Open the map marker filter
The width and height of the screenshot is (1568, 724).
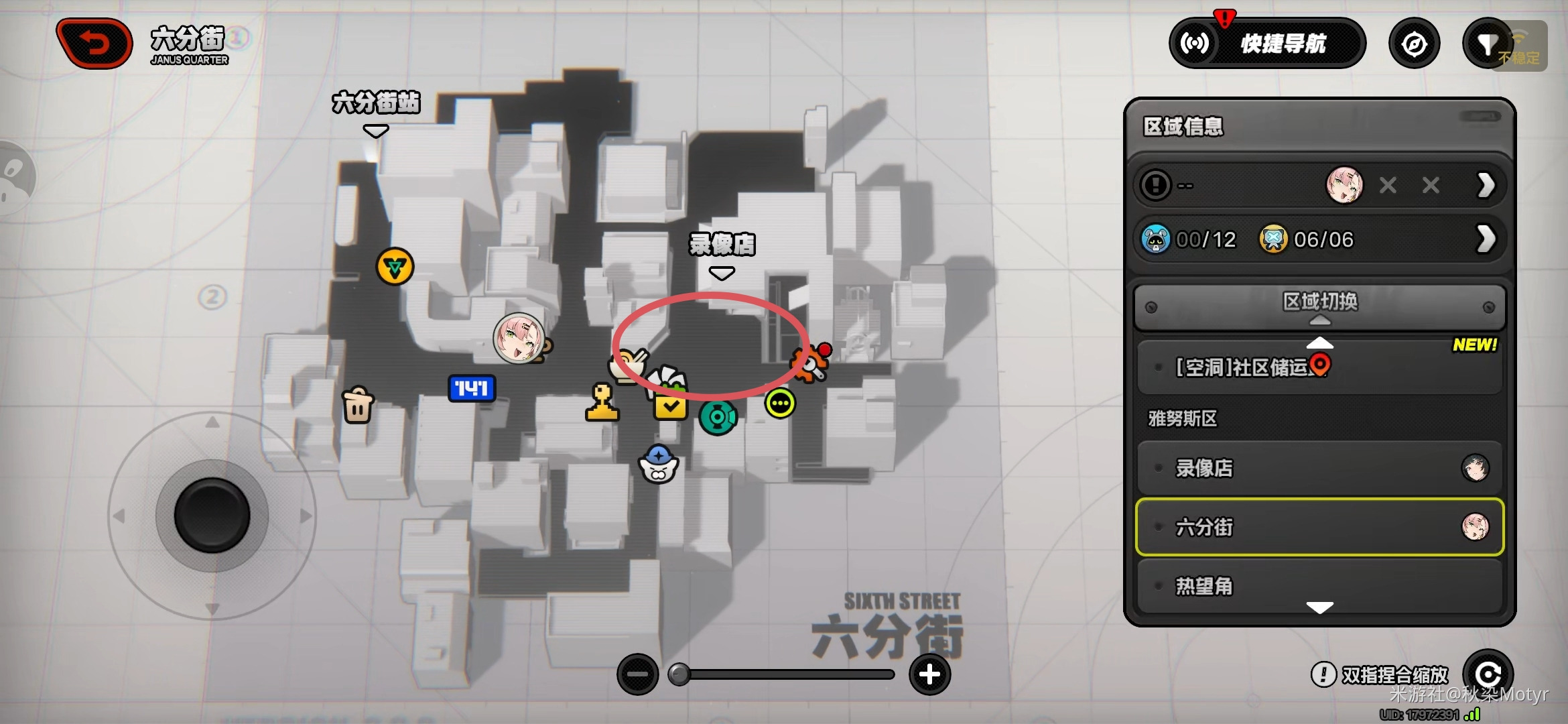(1487, 44)
